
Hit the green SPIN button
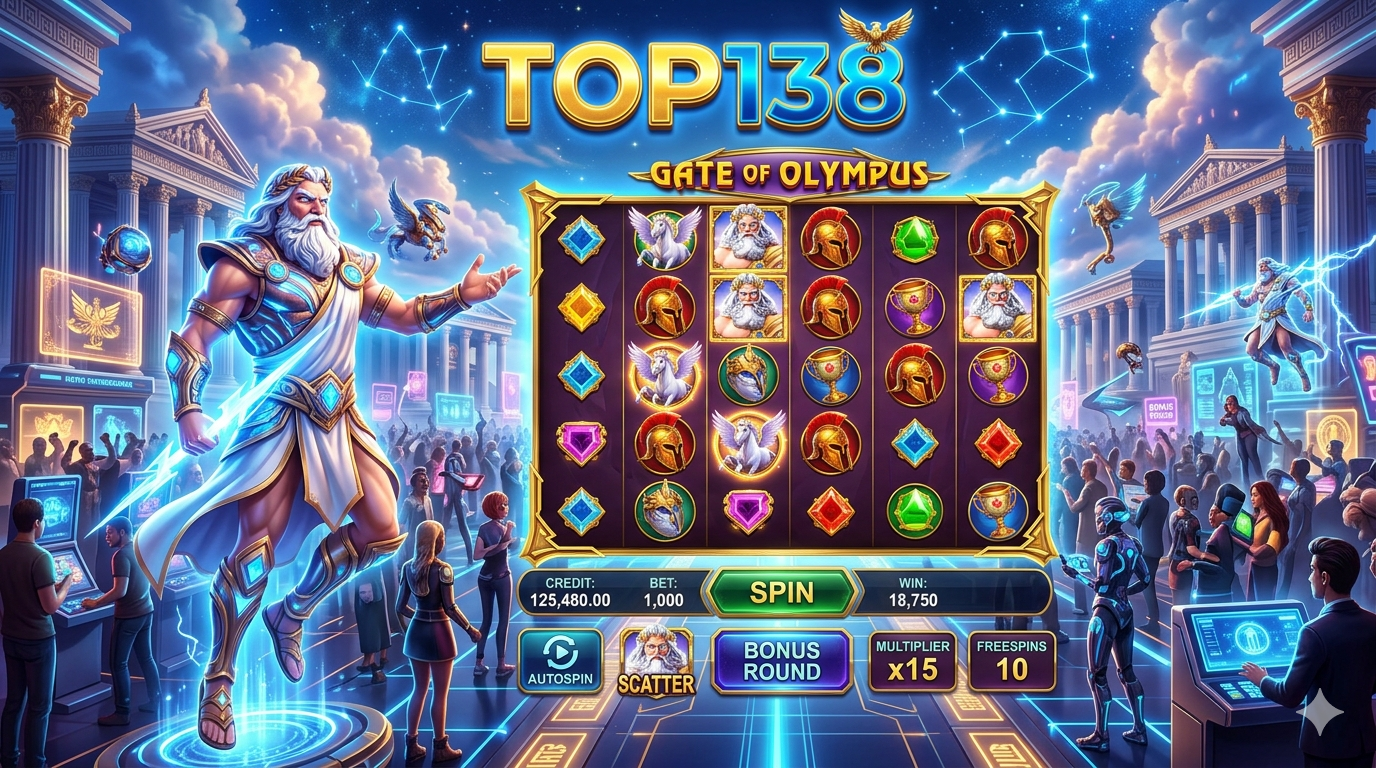[782, 593]
